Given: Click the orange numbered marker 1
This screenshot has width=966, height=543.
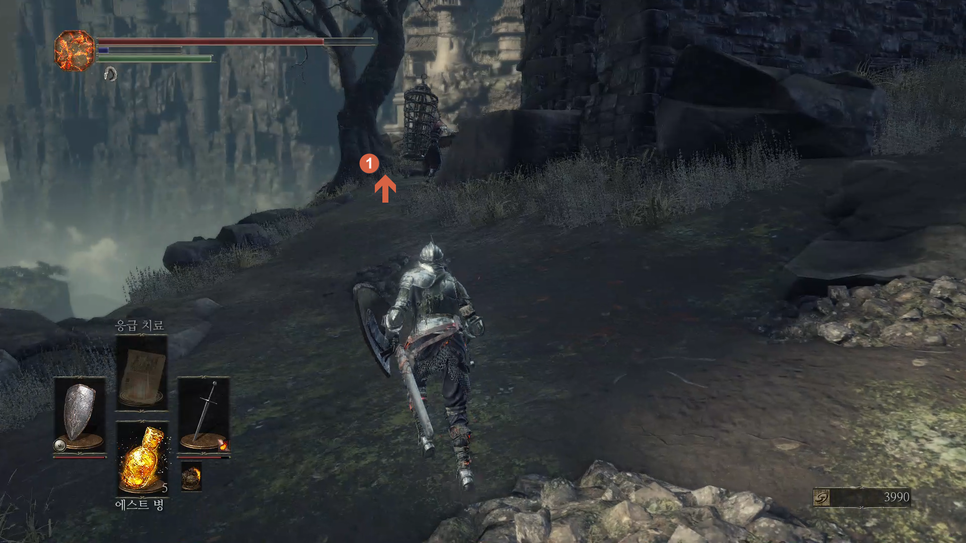Looking at the screenshot, I should tap(369, 162).
